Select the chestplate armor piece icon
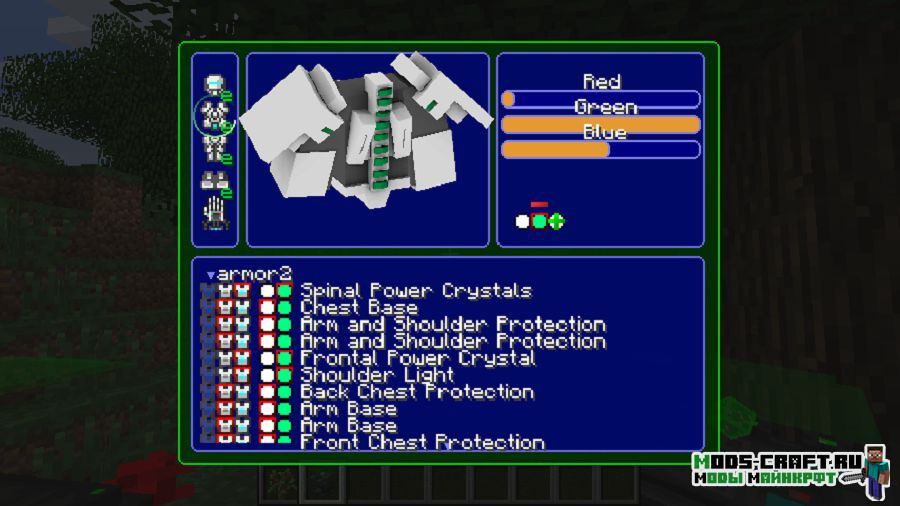Viewport: 900px width, 506px height. 213,117
